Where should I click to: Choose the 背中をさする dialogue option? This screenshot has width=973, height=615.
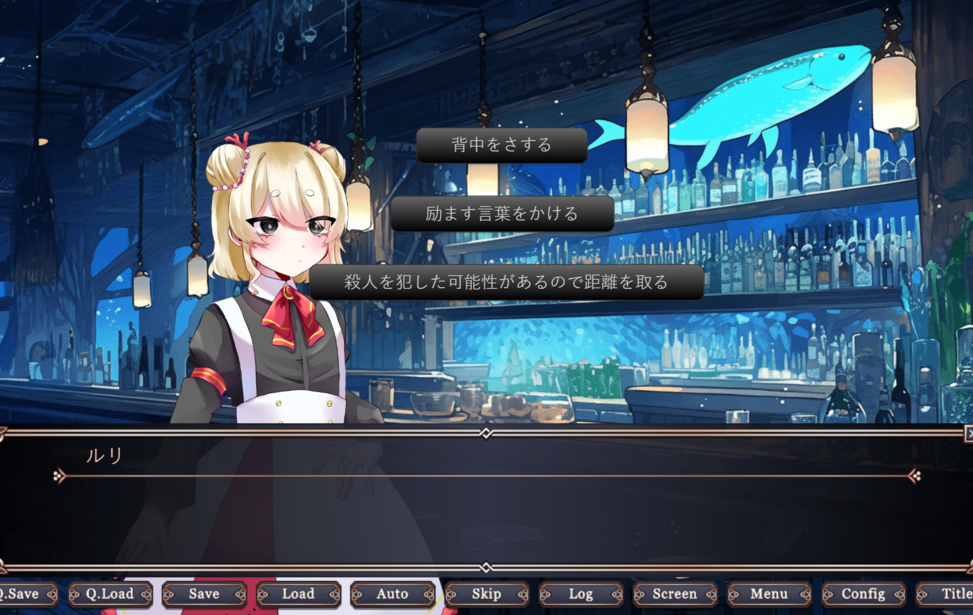[502, 145]
